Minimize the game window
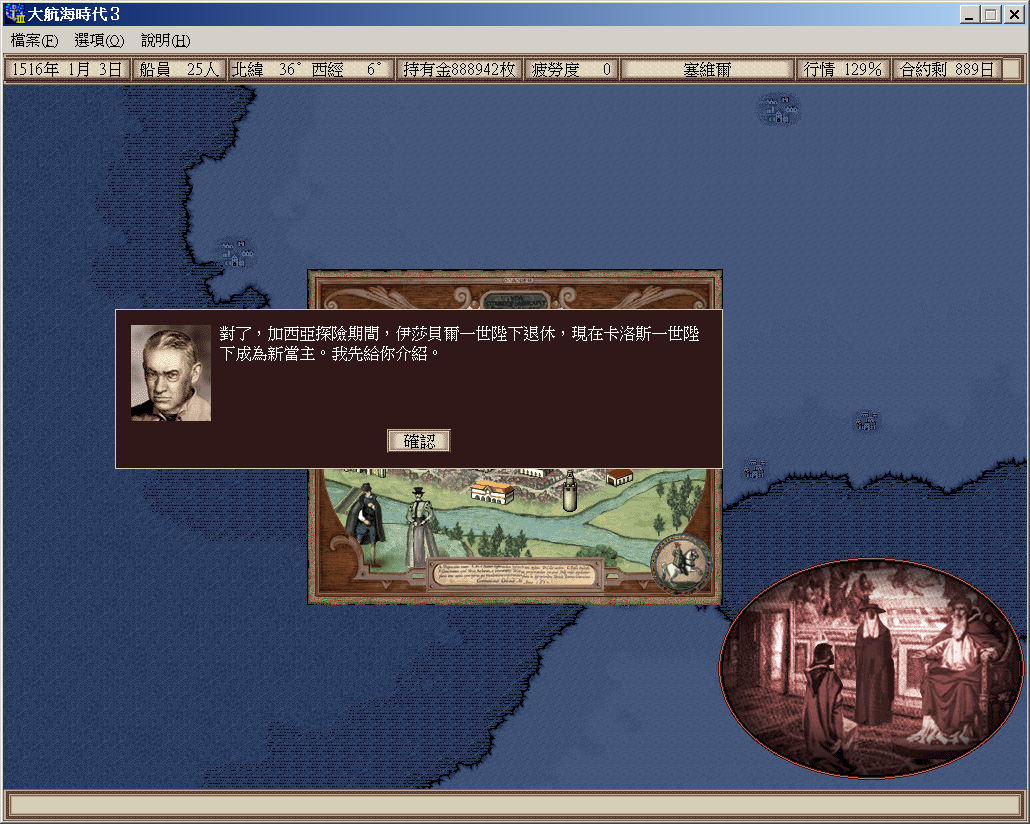 tap(970, 15)
